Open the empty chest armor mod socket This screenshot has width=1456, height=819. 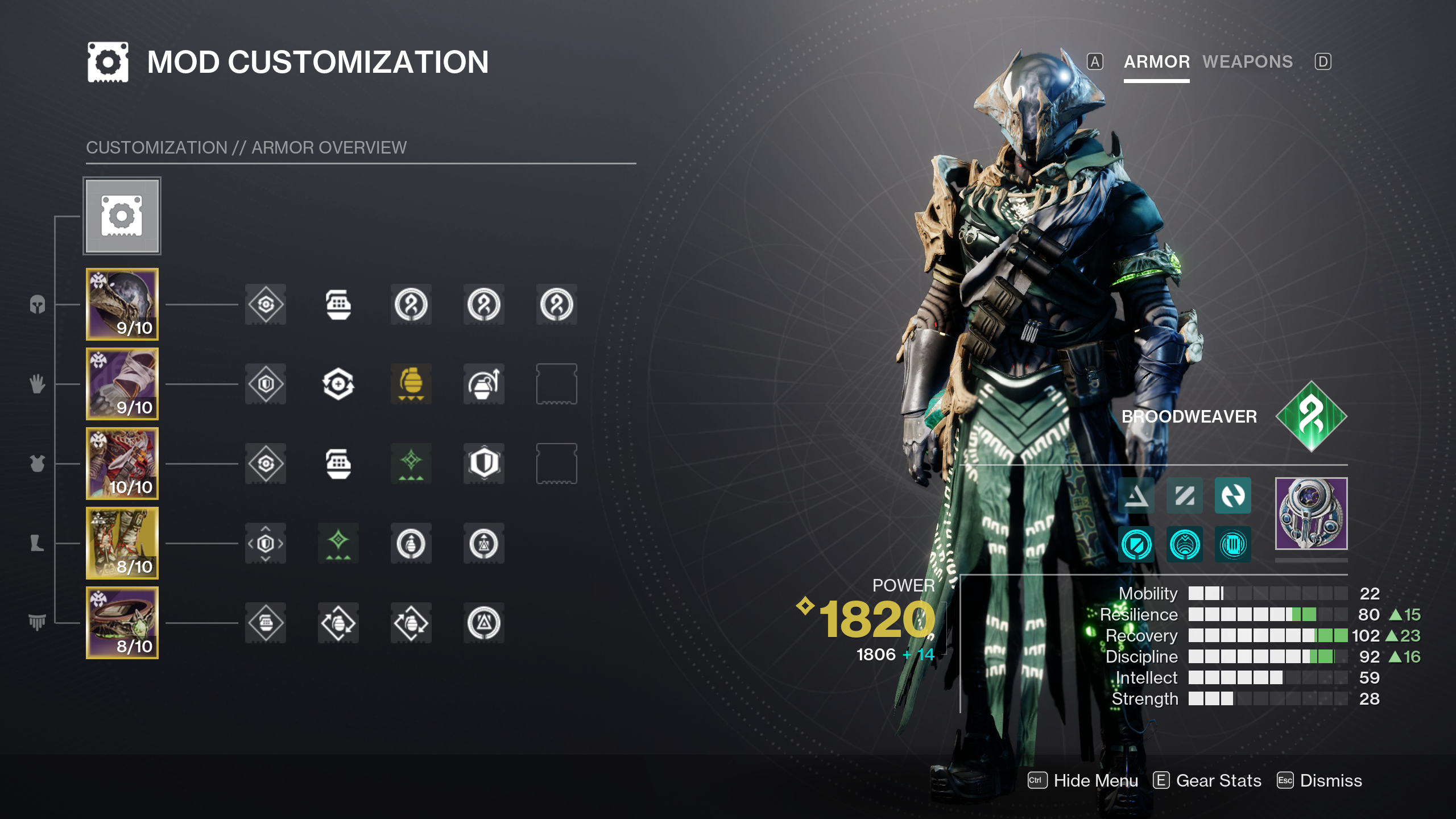[x=556, y=465]
